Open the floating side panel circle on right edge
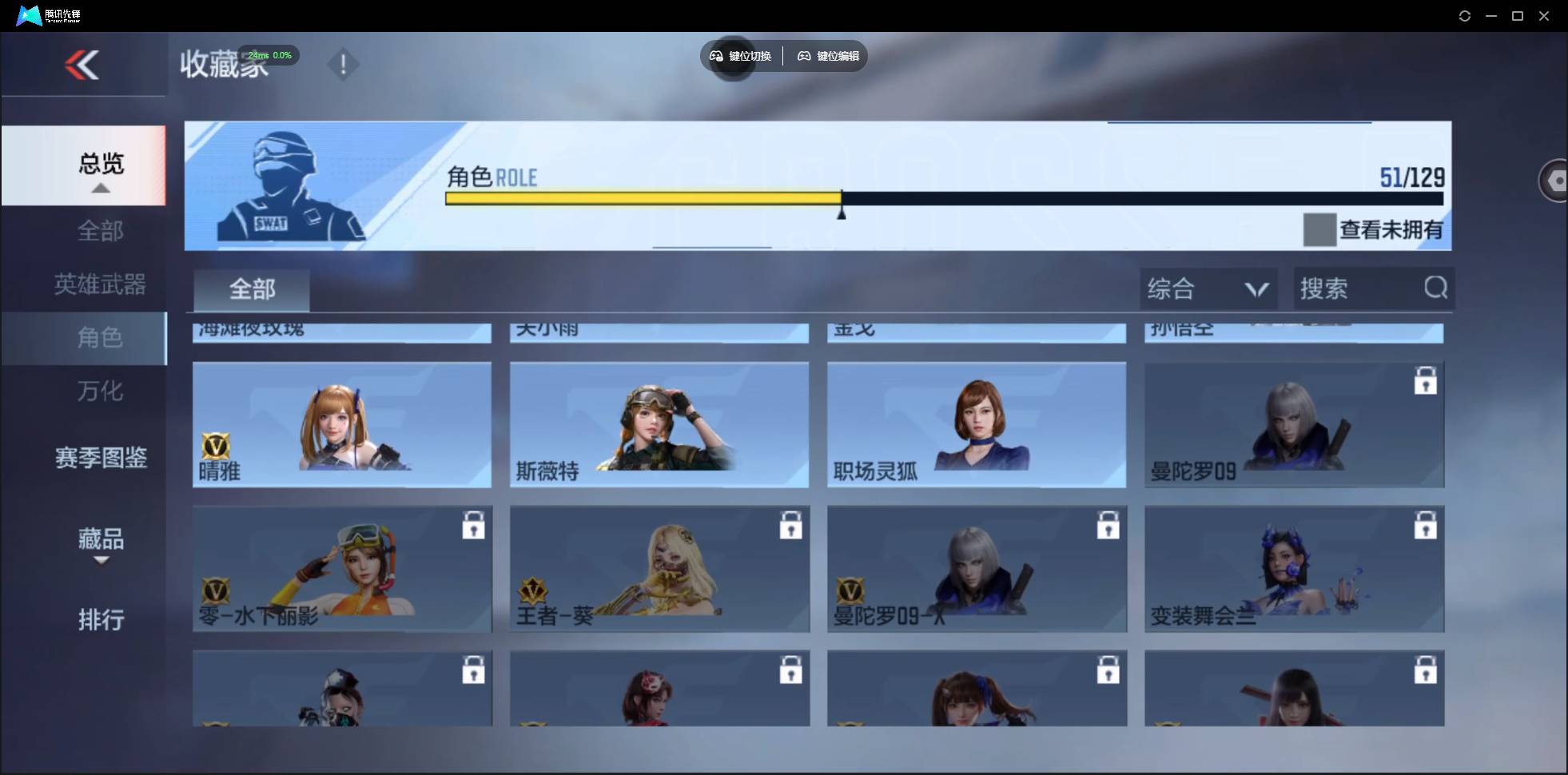 point(1554,180)
